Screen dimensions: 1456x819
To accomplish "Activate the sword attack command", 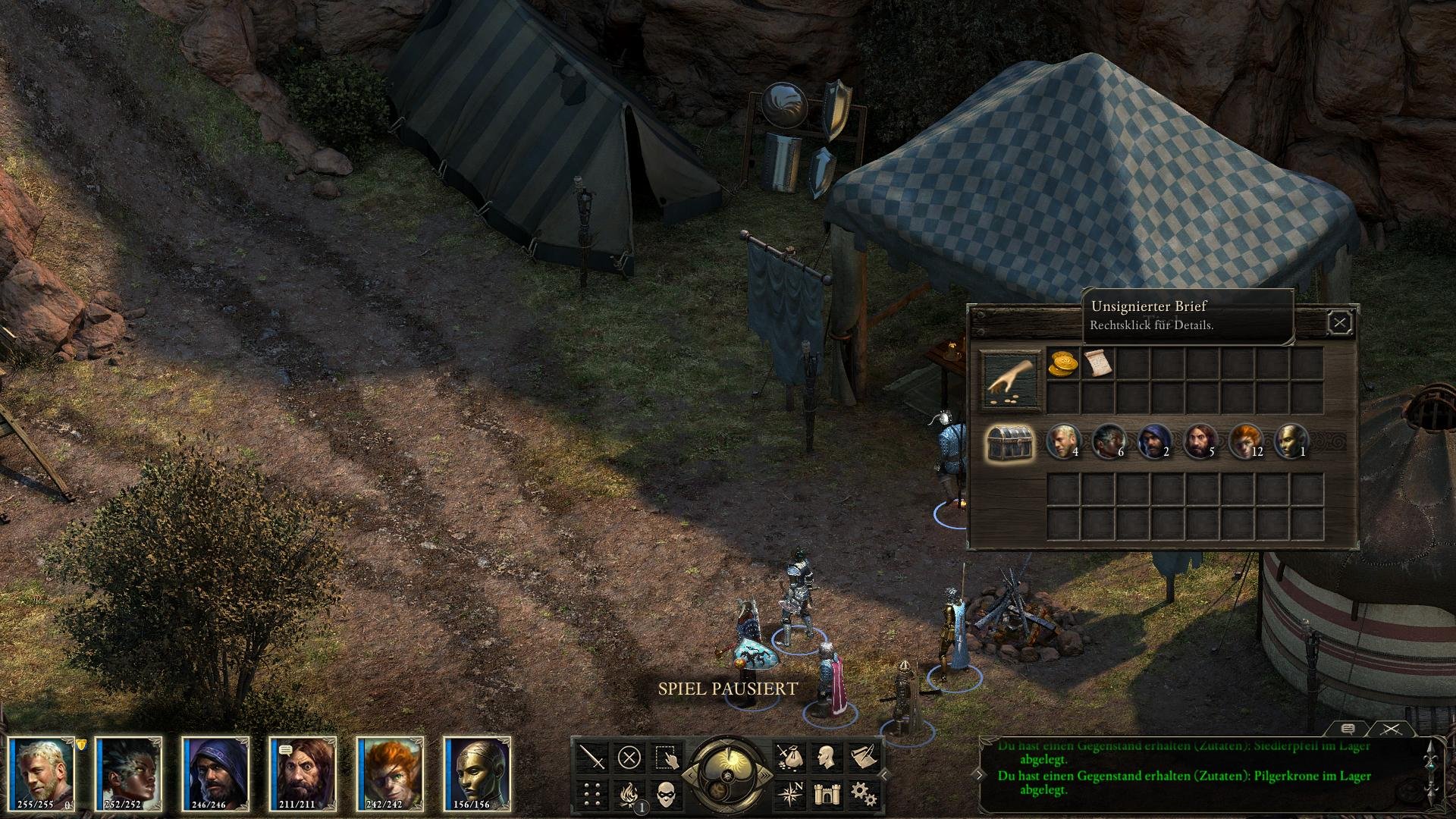I will 592,757.
